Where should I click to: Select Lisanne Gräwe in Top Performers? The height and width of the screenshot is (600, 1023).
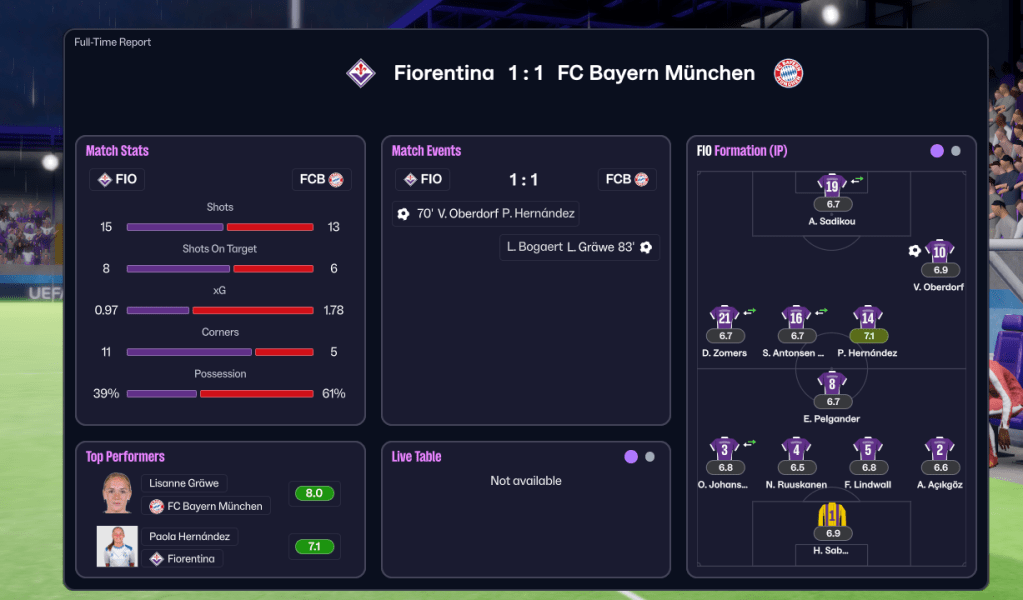pyautogui.click(x=184, y=483)
